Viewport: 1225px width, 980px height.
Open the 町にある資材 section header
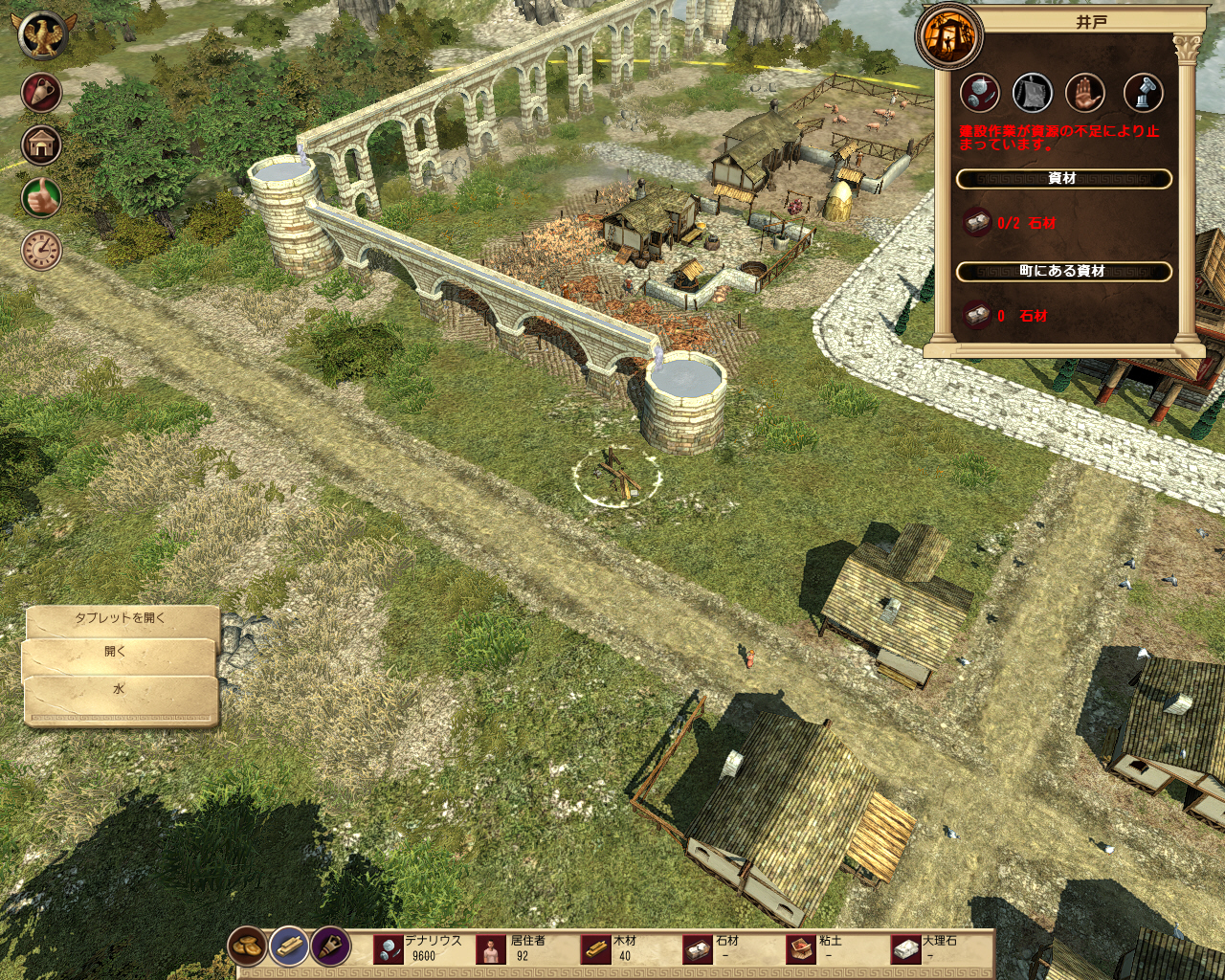coord(1063,272)
